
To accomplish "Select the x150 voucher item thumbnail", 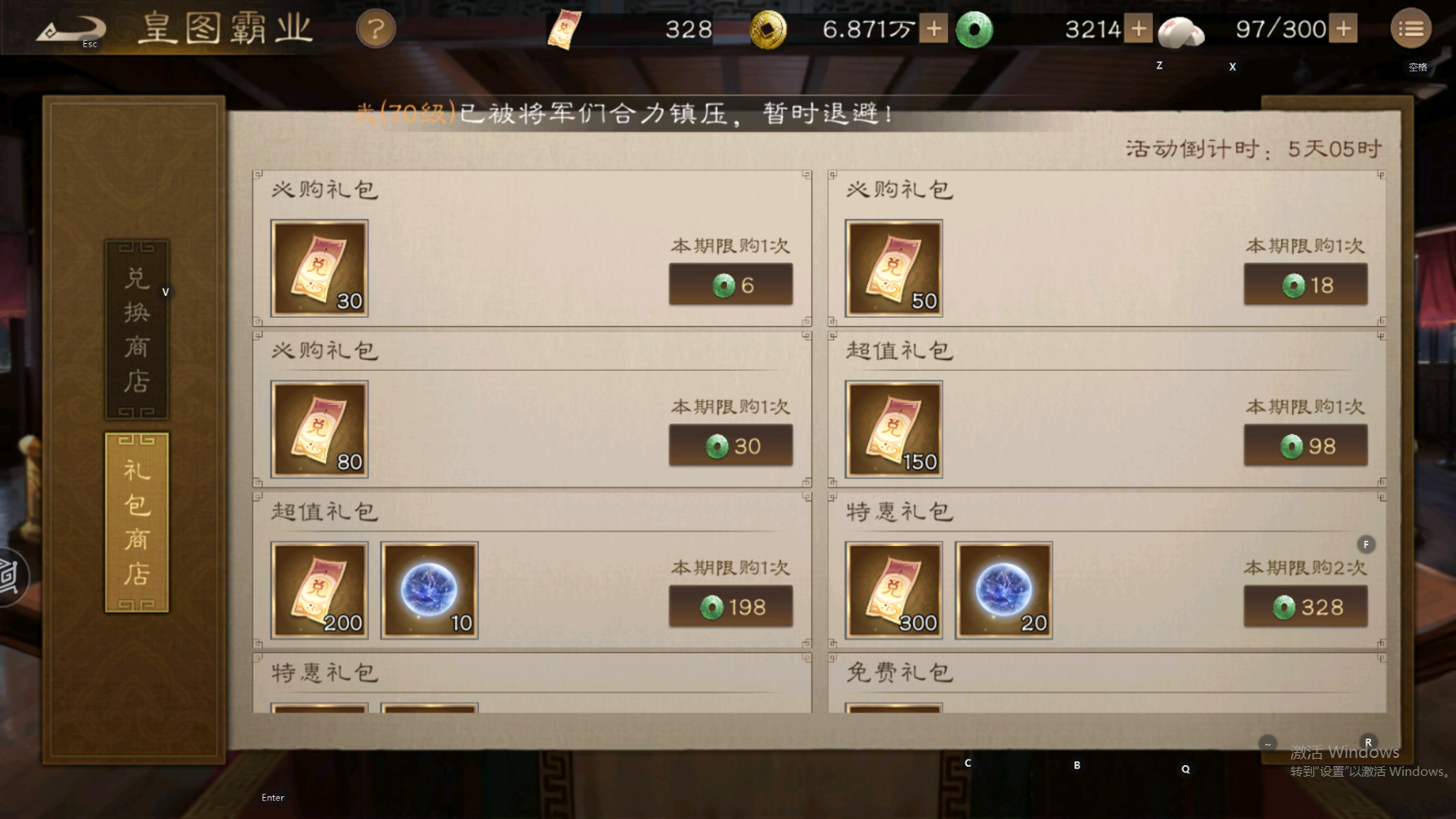I will pos(893,428).
